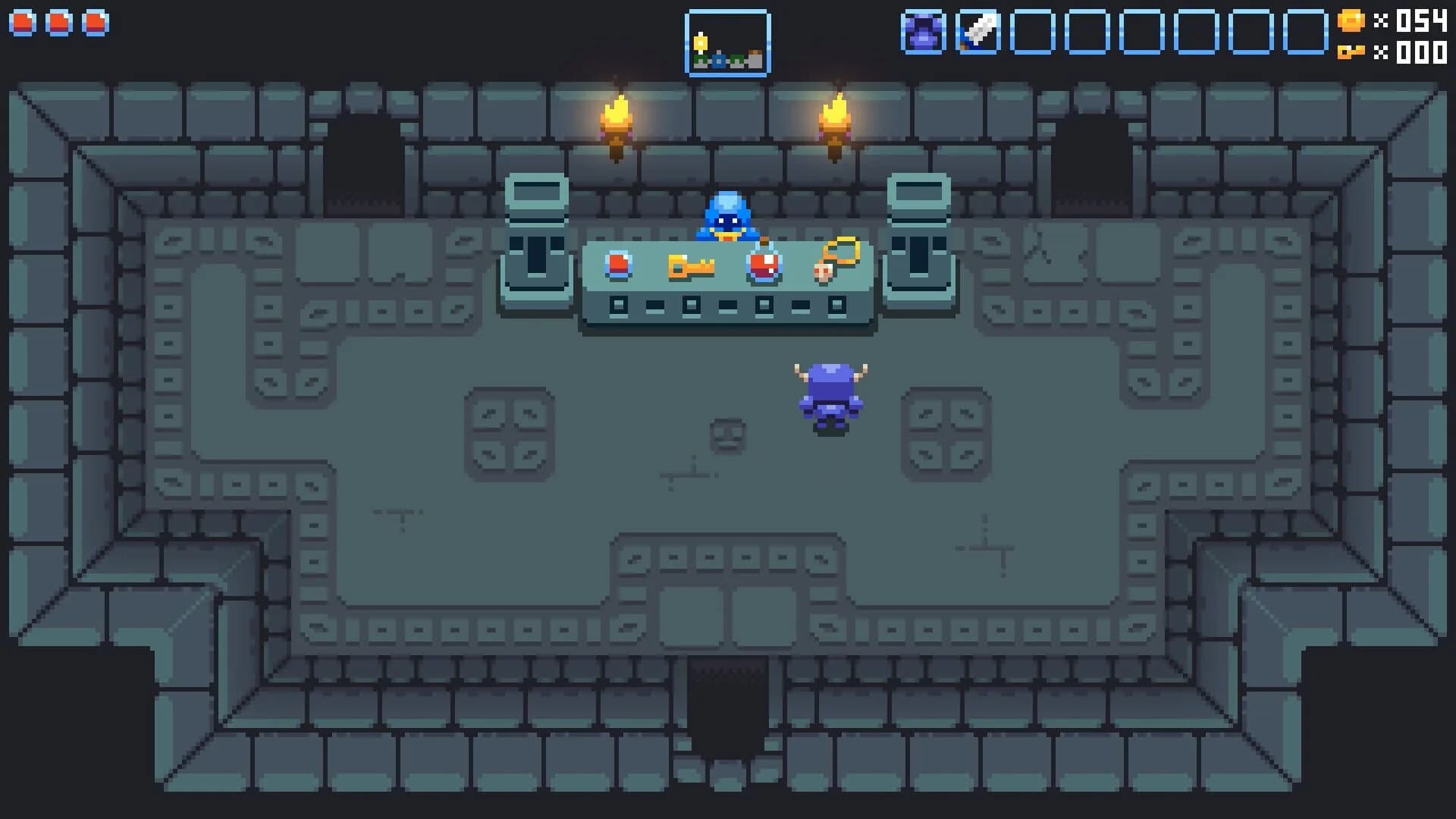The image size is (1456, 819).
Task: Click the third heart icon top left
Action: click(95, 23)
